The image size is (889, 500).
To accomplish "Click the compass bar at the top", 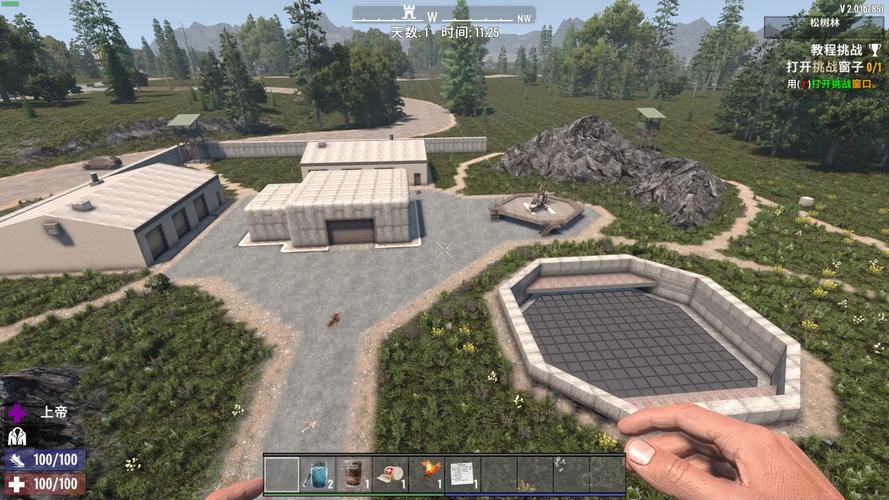I will [444, 15].
